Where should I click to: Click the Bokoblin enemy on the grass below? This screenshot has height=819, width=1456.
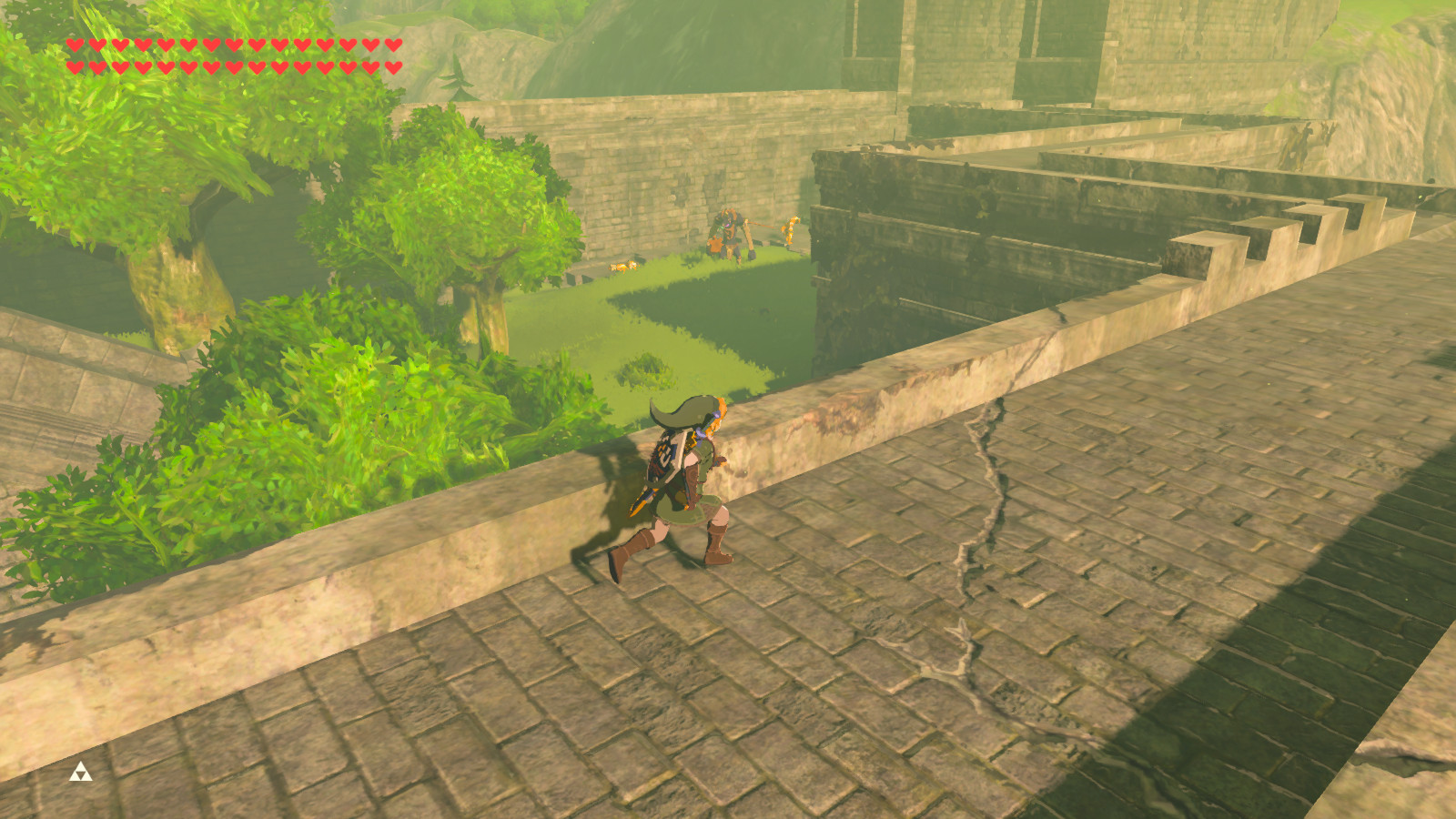coord(726,232)
